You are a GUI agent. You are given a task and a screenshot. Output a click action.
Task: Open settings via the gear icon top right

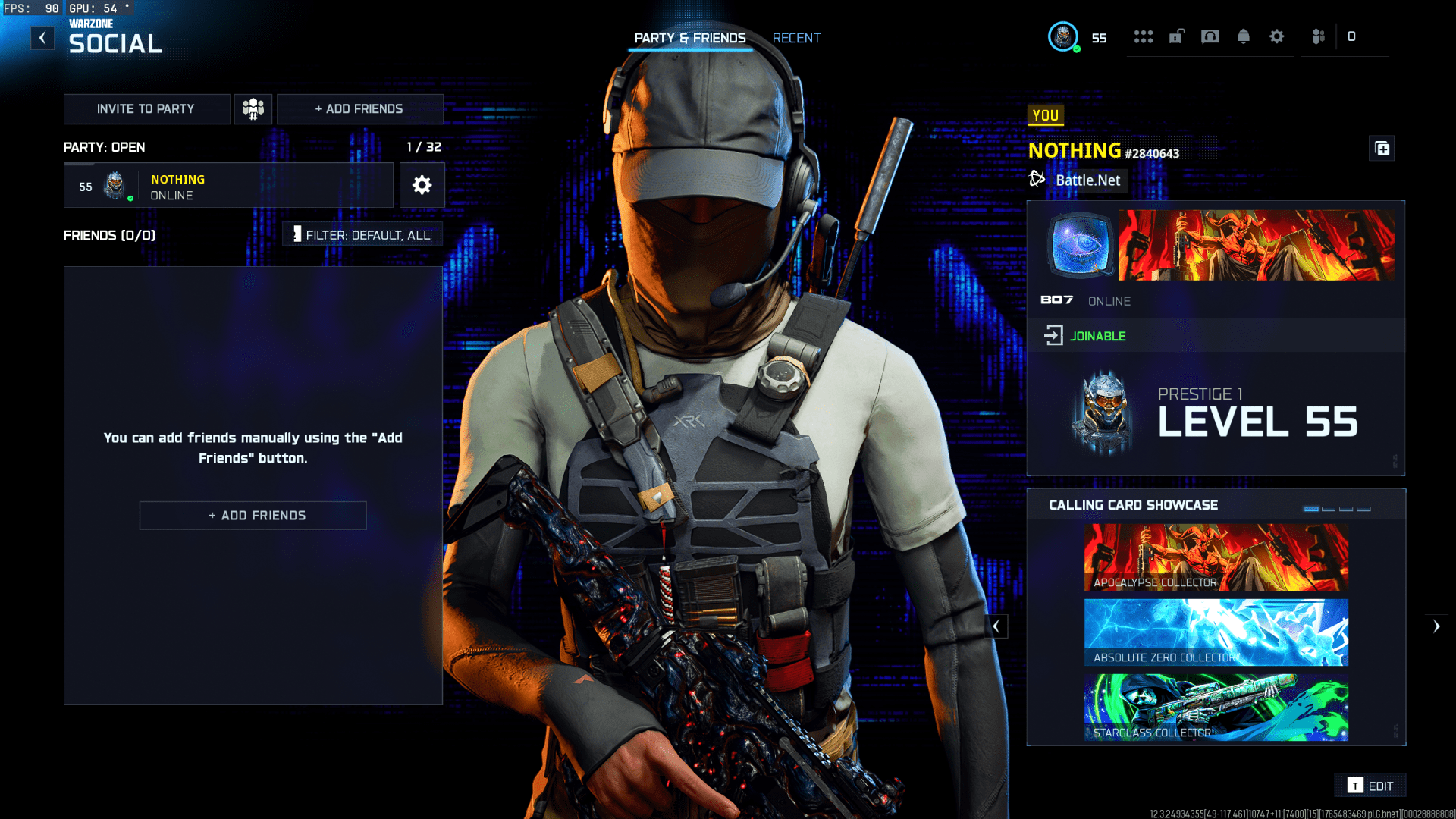[1277, 36]
